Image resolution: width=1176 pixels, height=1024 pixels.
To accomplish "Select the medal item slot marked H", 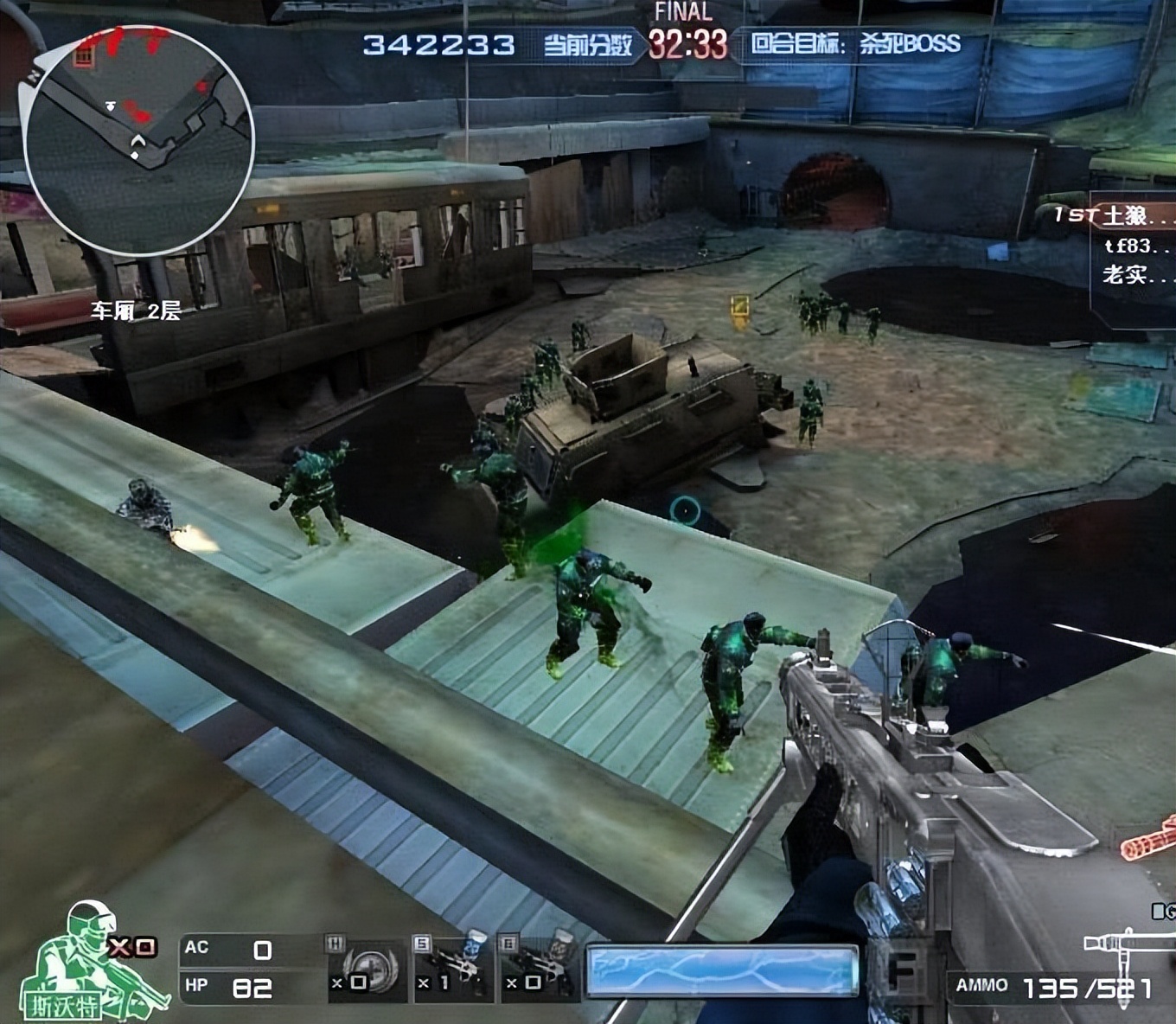I will [361, 969].
